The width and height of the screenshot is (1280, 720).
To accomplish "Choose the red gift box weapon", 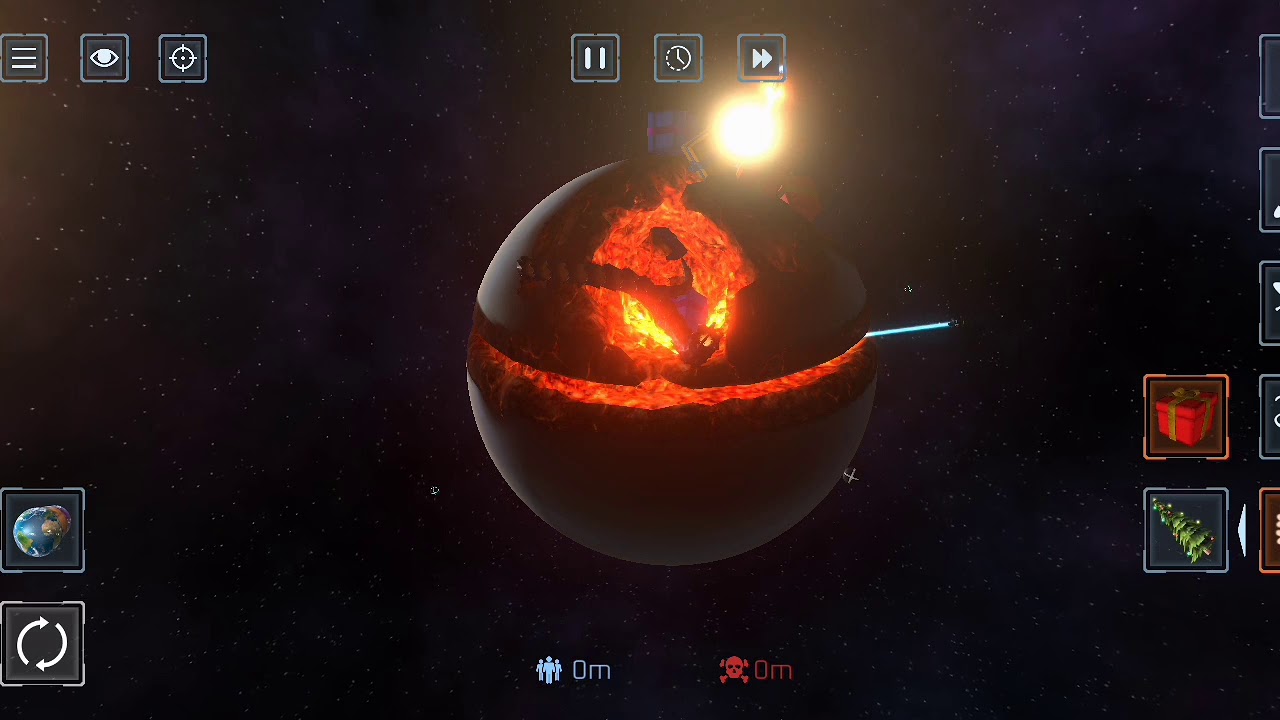I will pyautogui.click(x=1186, y=417).
